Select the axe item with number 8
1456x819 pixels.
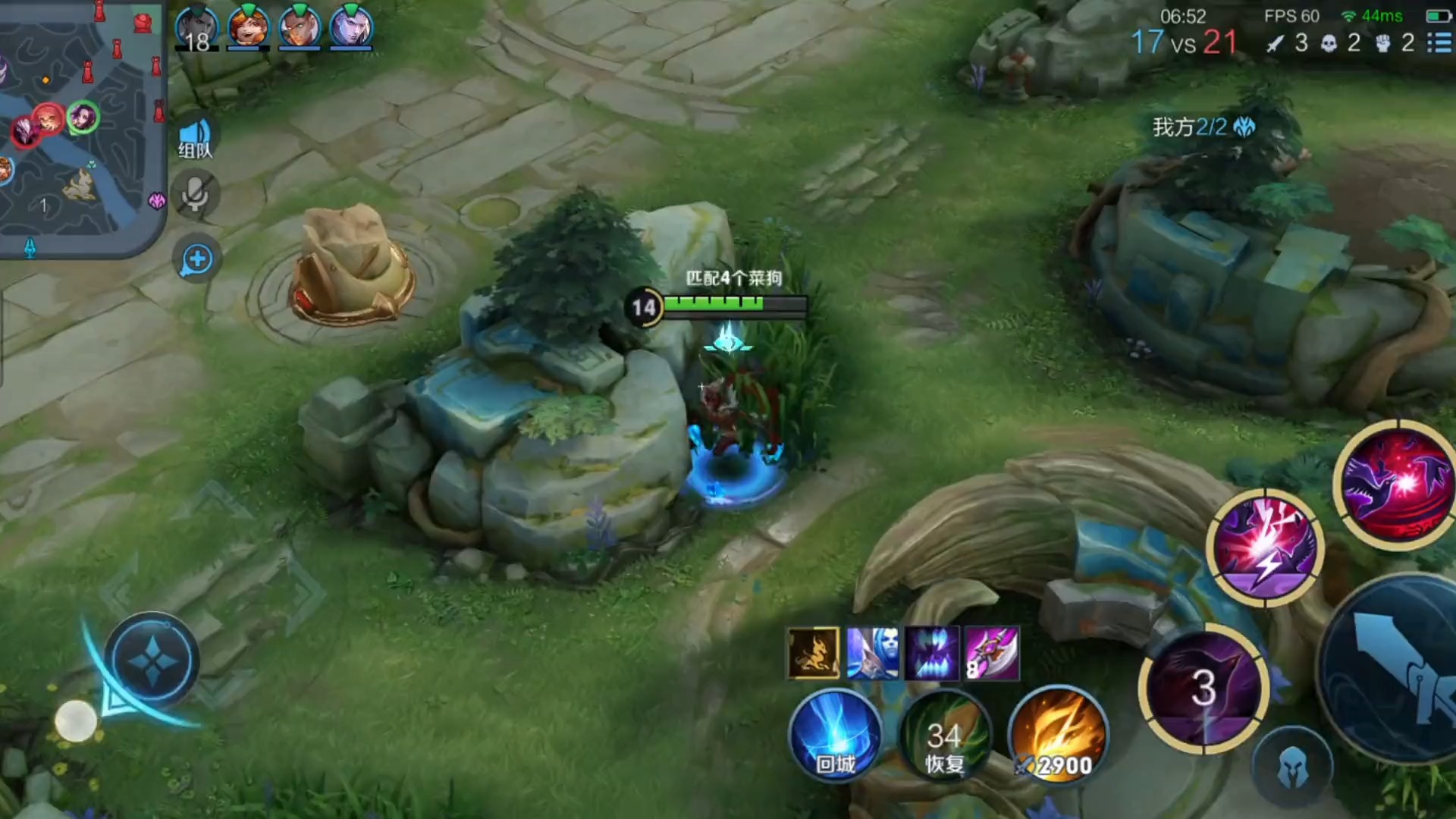click(x=992, y=652)
